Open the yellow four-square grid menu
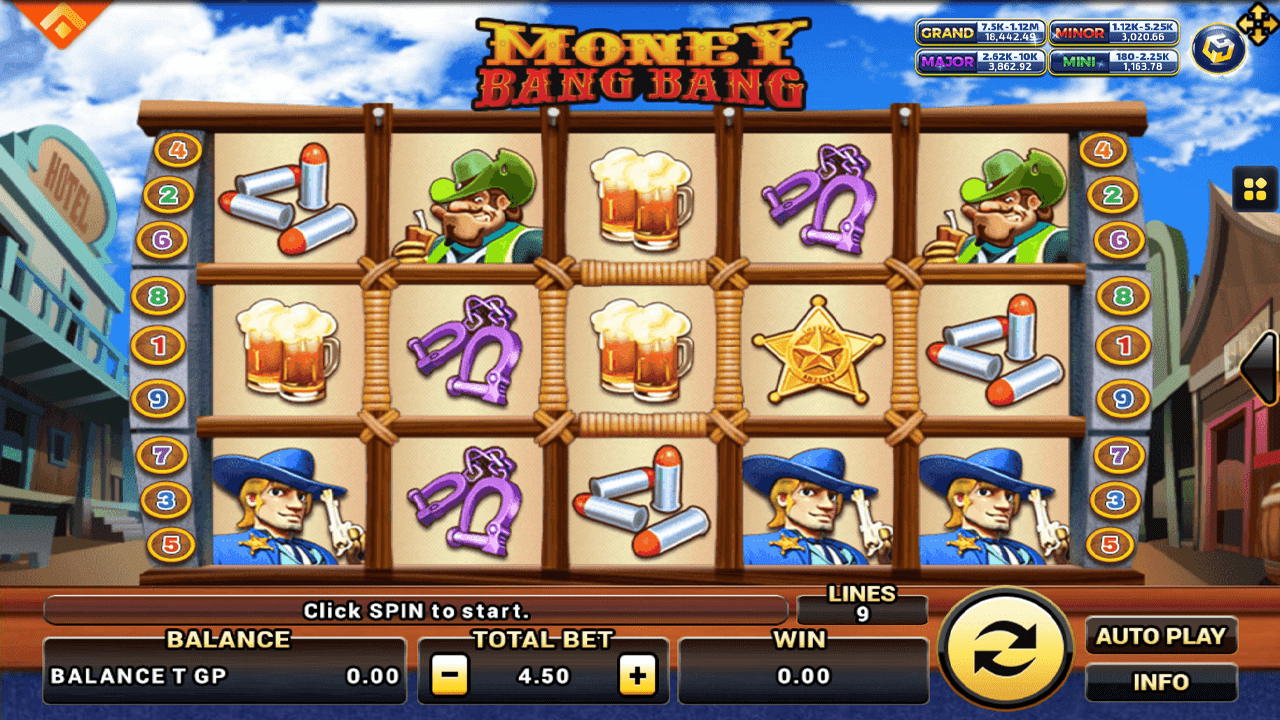The width and height of the screenshot is (1280, 720). point(1254,189)
